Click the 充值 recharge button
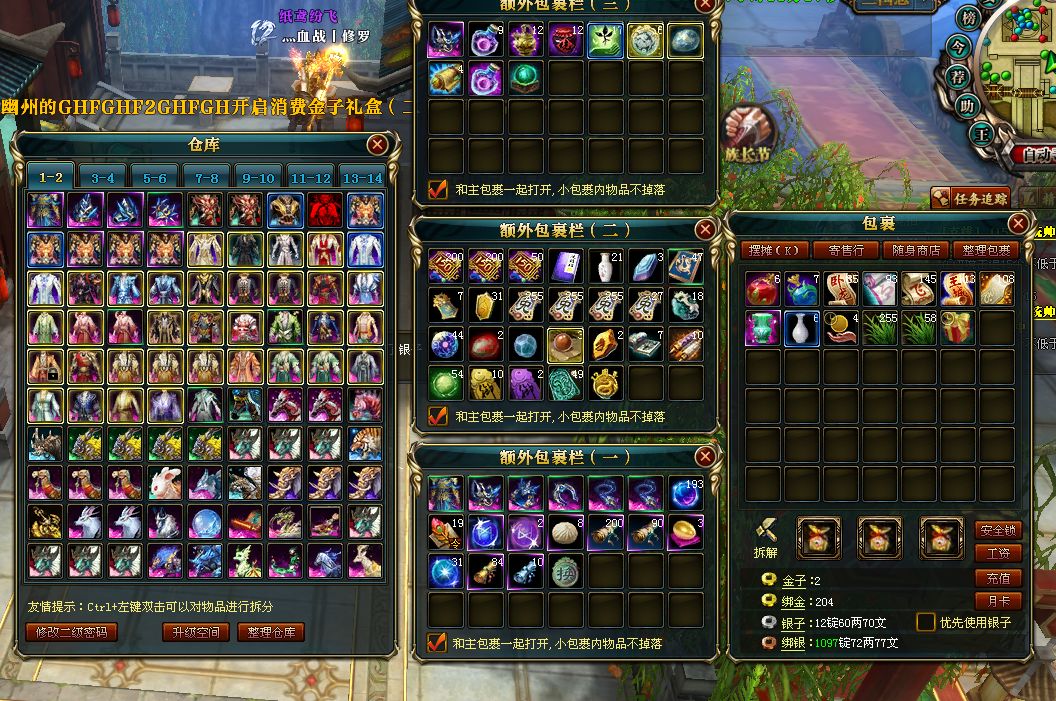This screenshot has height=701, width=1056. pyautogui.click(x=997, y=578)
